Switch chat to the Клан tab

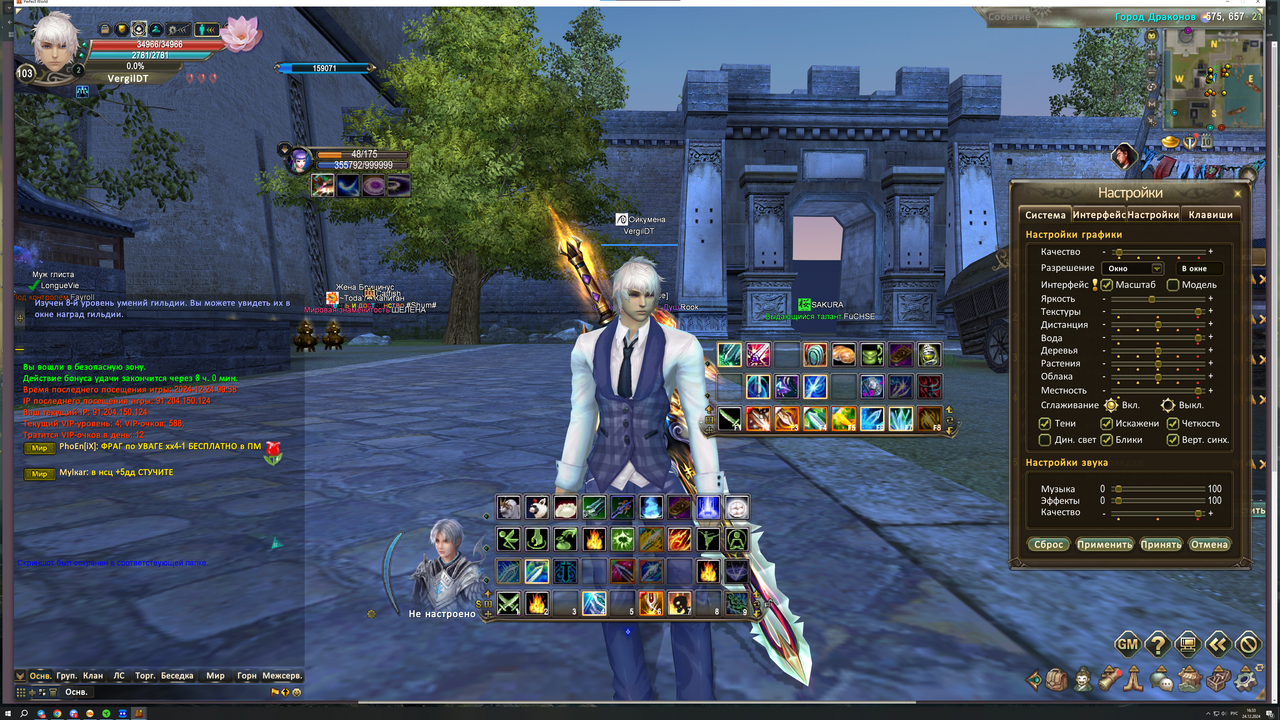[x=93, y=676]
